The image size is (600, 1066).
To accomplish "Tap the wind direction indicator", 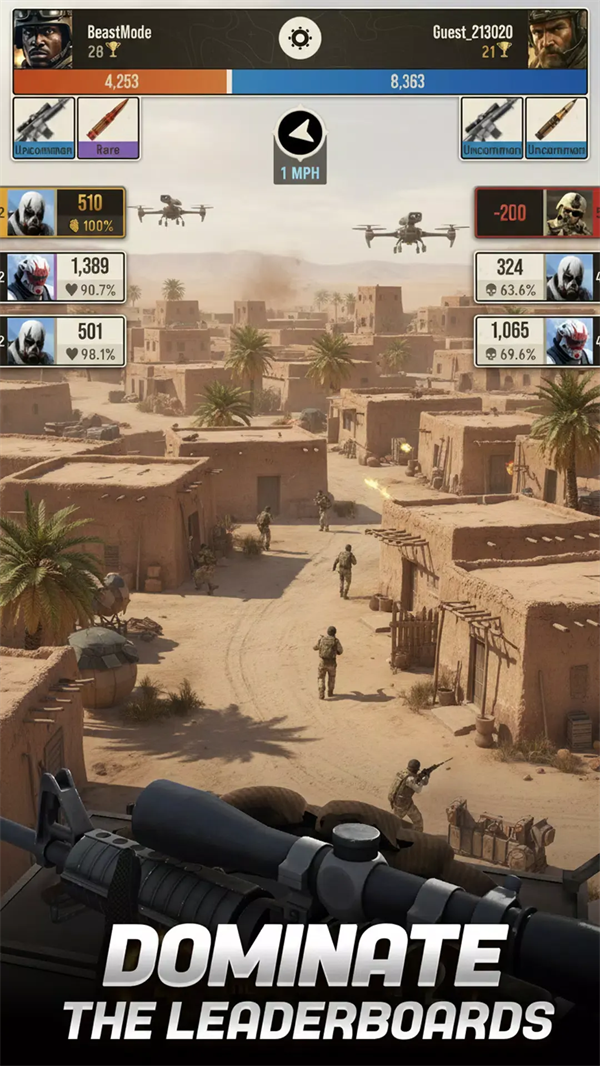I will click(x=300, y=145).
